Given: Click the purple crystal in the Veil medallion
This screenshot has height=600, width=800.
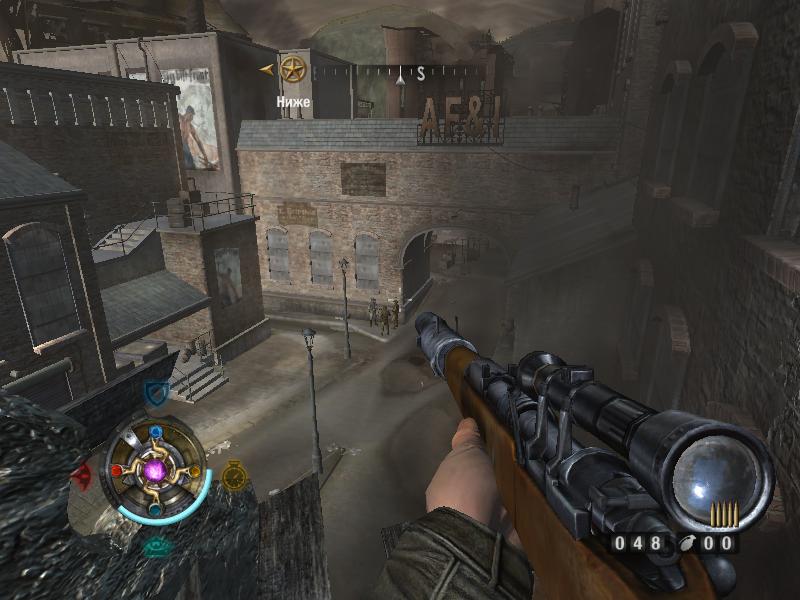Looking at the screenshot, I should tap(156, 469).
